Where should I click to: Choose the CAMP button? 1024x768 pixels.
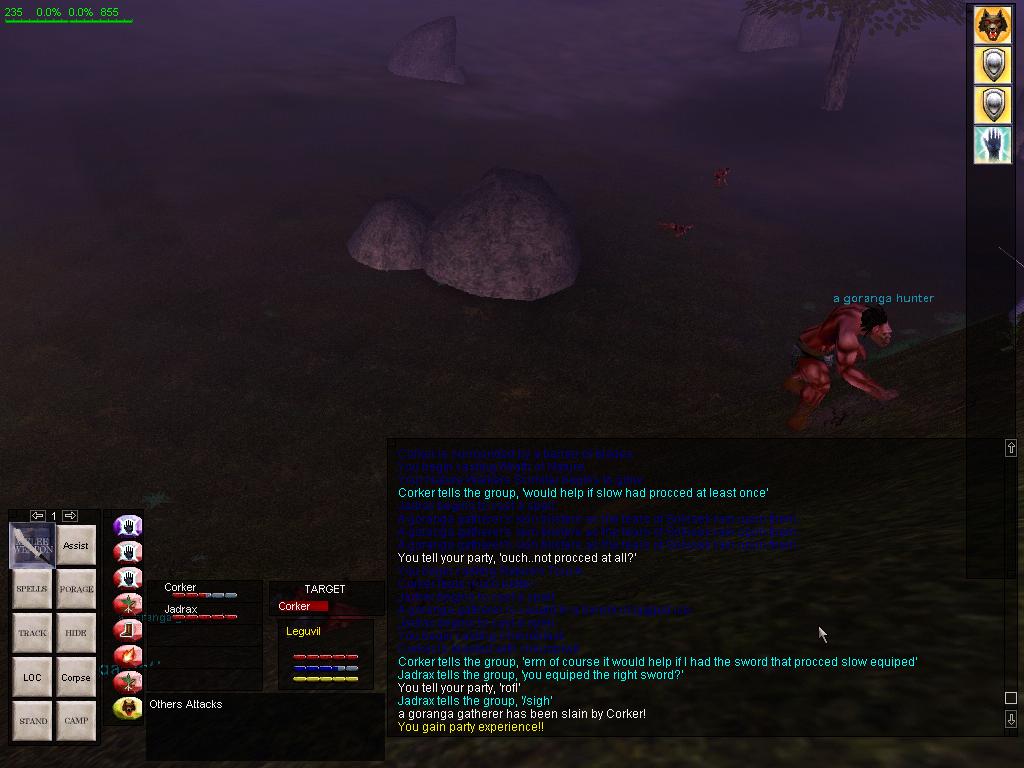point(76,720)
